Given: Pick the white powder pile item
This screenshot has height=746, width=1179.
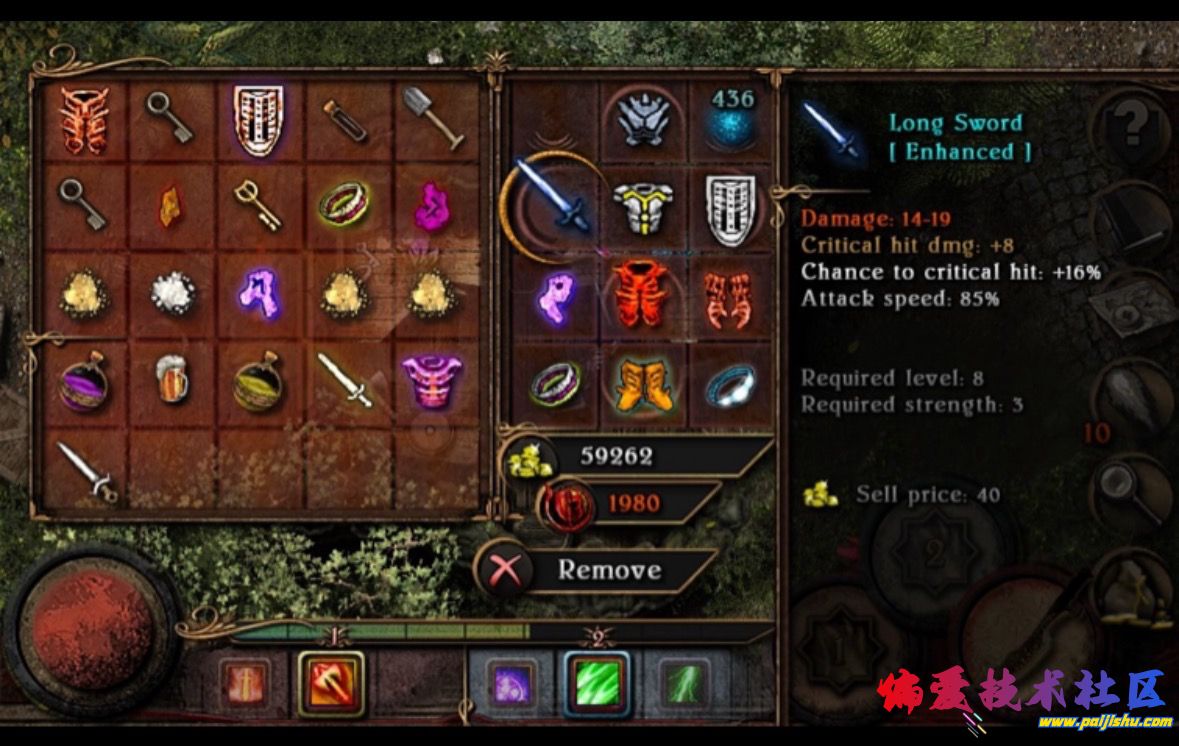Looking at the screenshot, I should click(171, 292).
